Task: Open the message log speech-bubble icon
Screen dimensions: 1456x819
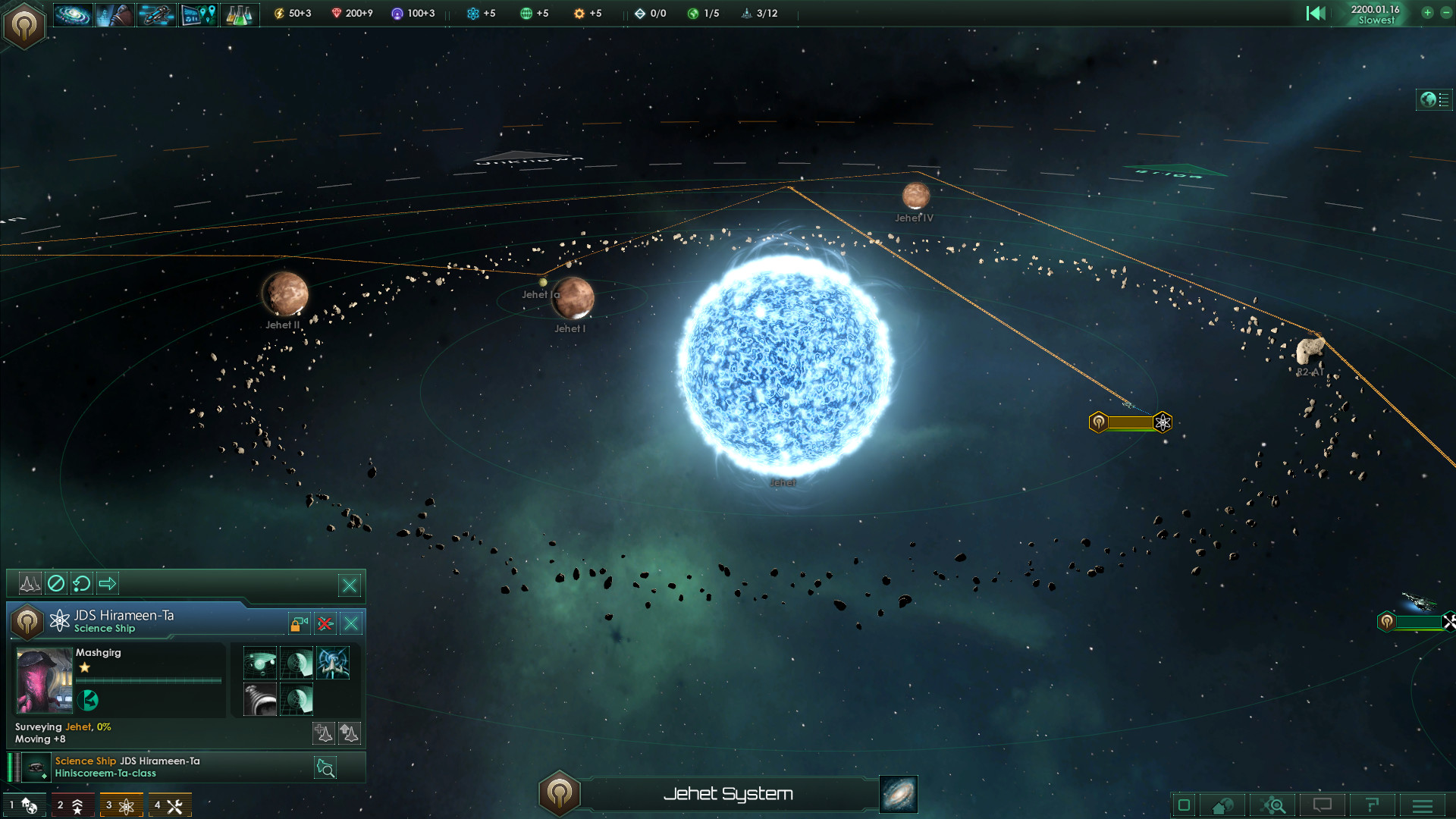Action: click(1323, 805)
